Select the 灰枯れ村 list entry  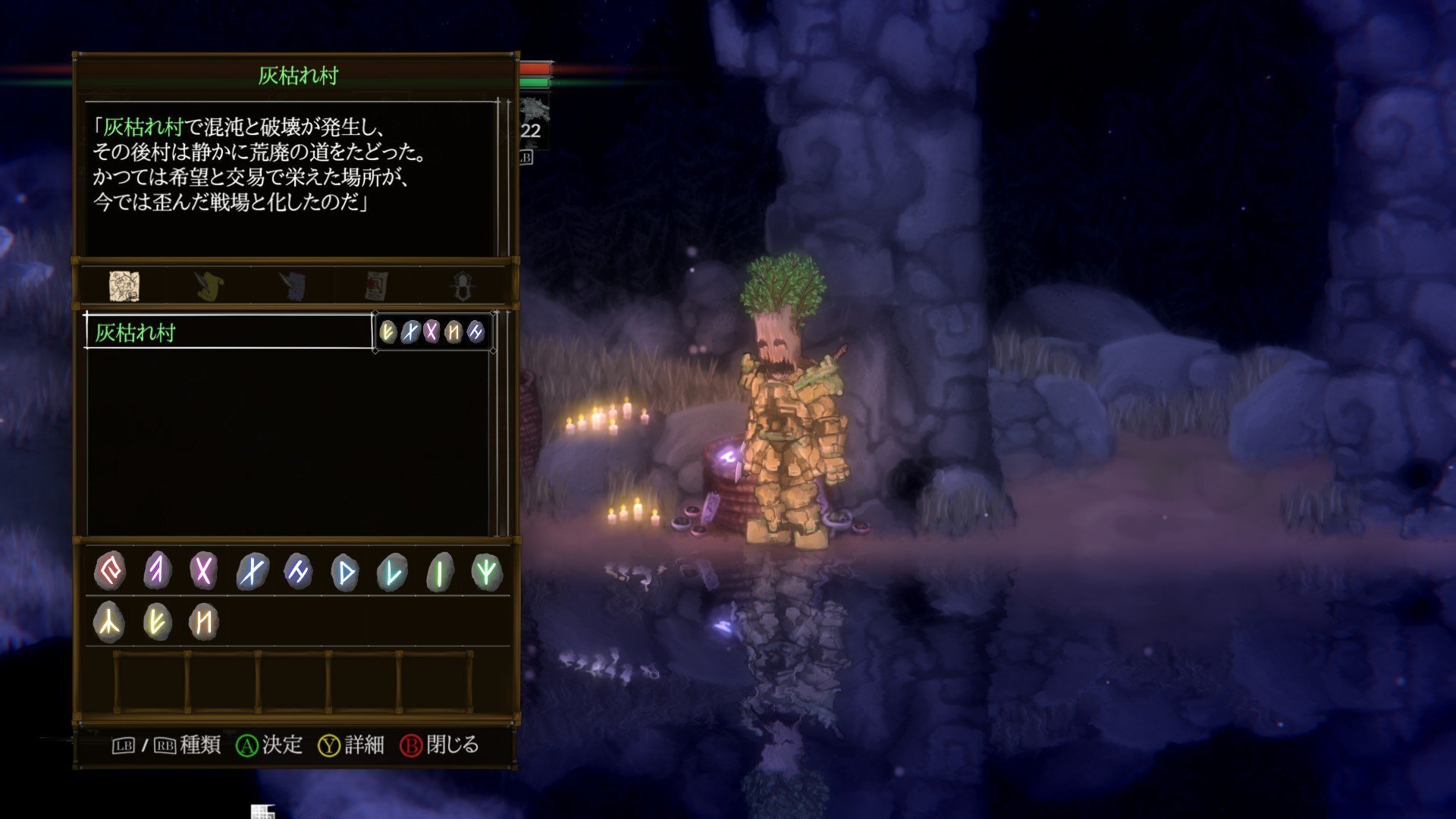(229, 332)
